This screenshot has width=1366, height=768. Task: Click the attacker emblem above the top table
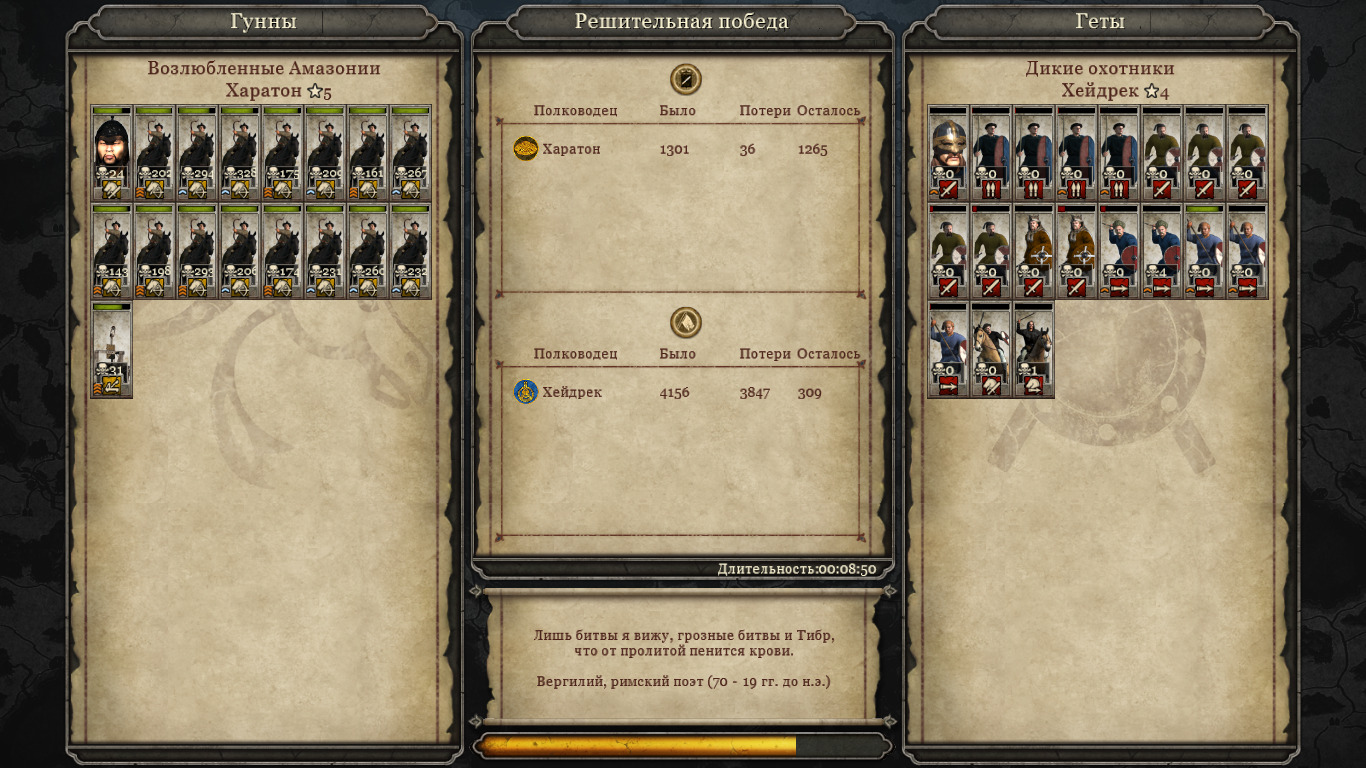point(685,79)
